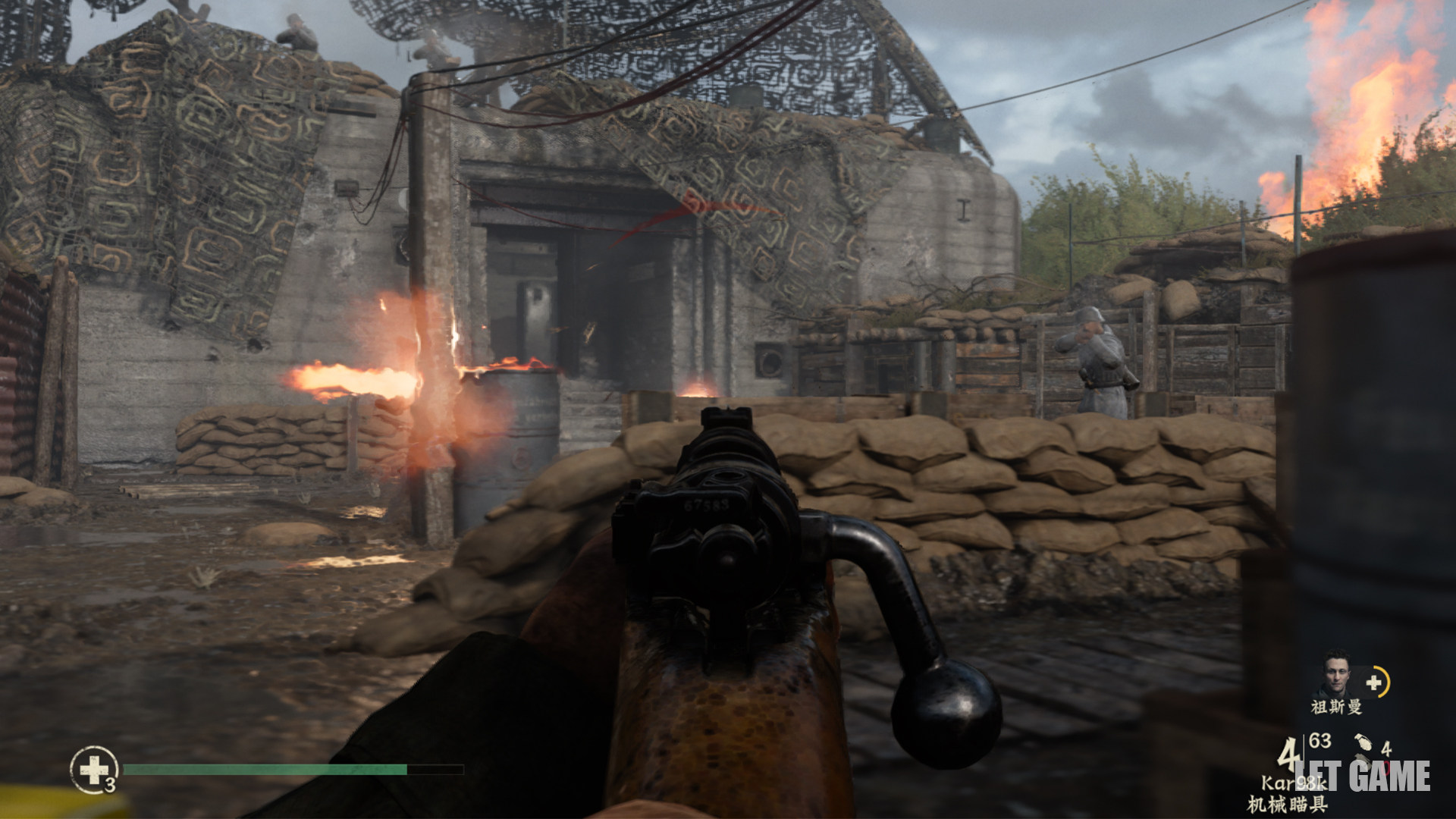Click the Kar98k weapon name label

coord(1293,783)
